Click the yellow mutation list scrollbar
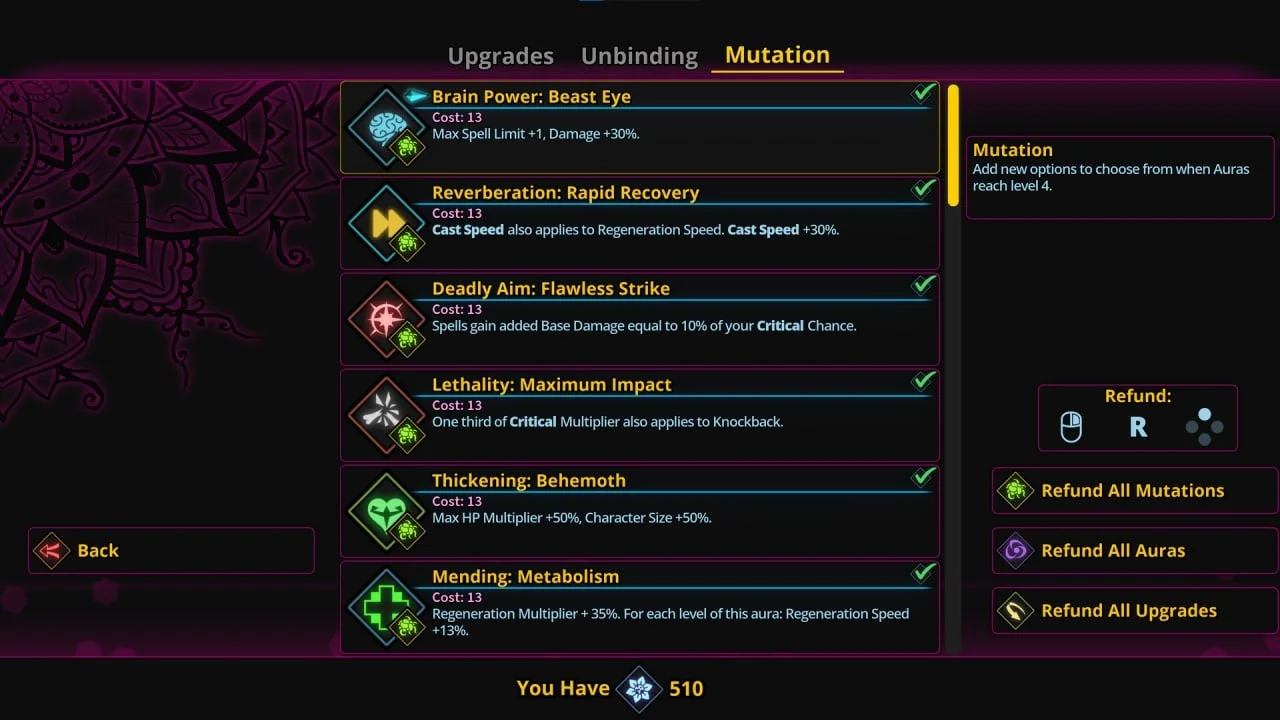1280x720 pixels. point(953,145)
